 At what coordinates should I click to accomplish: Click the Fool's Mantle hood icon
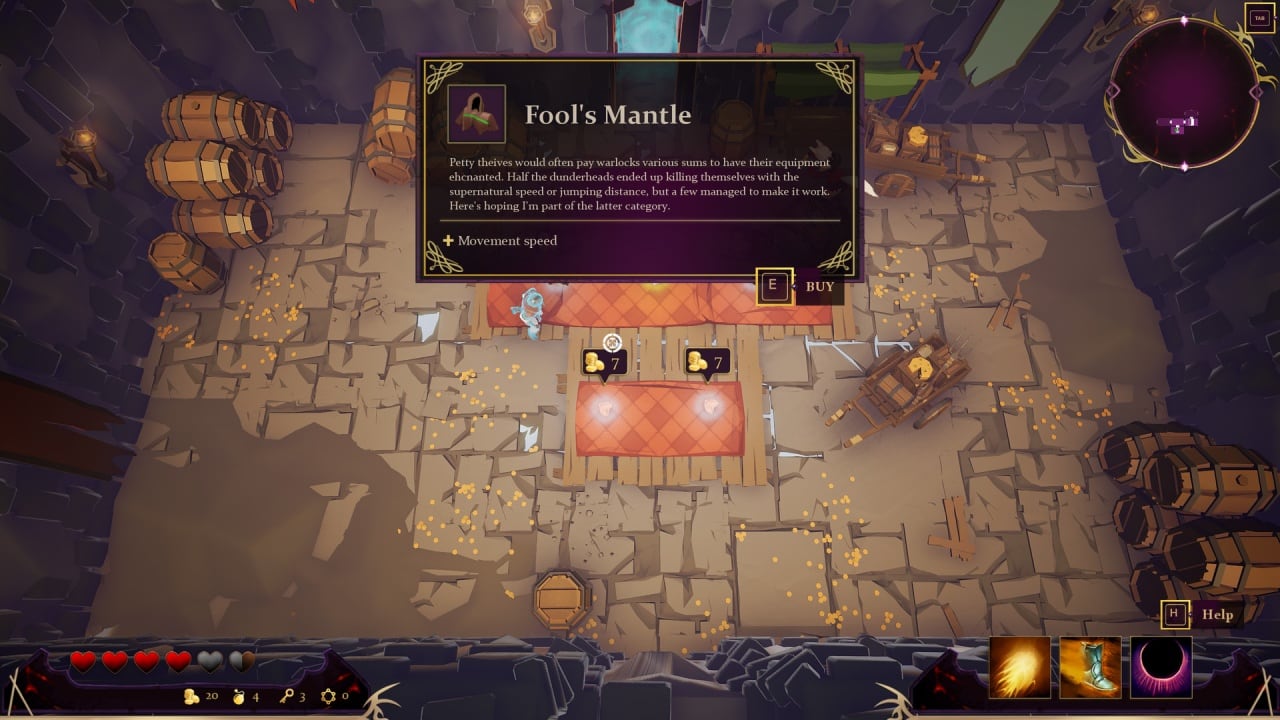pyautogui.click(x=476, y=114)
